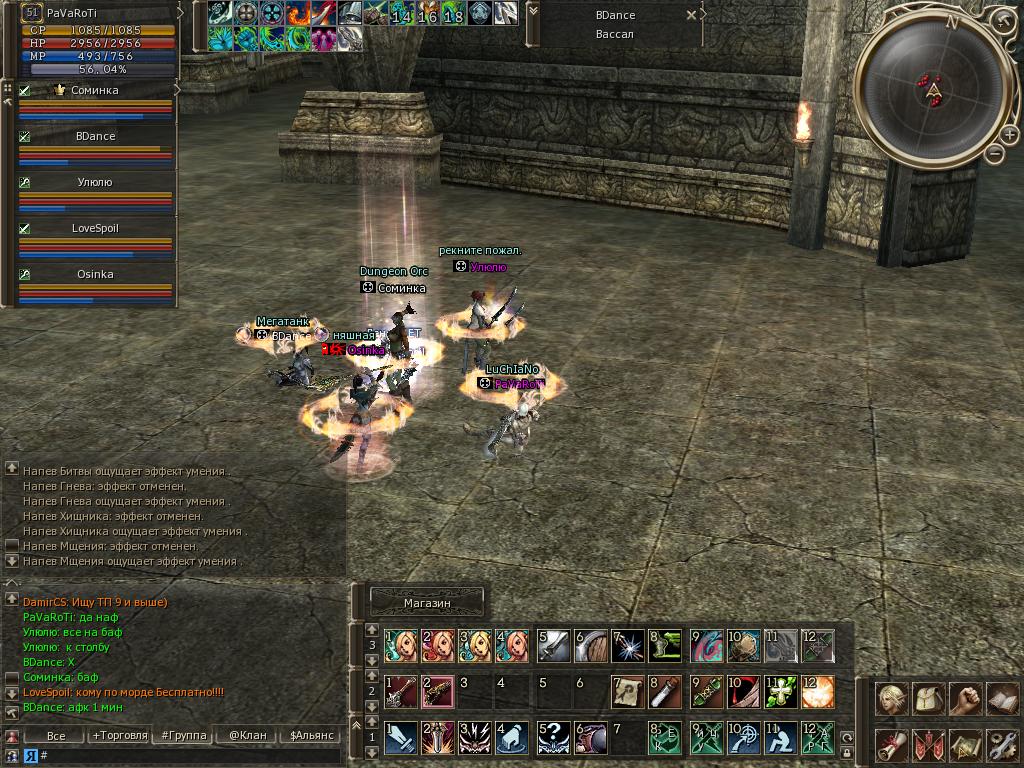Viewport: 1024px width, 768px height.
Task: Select the #Группа chat tab
Action: (x=184, y=735)
